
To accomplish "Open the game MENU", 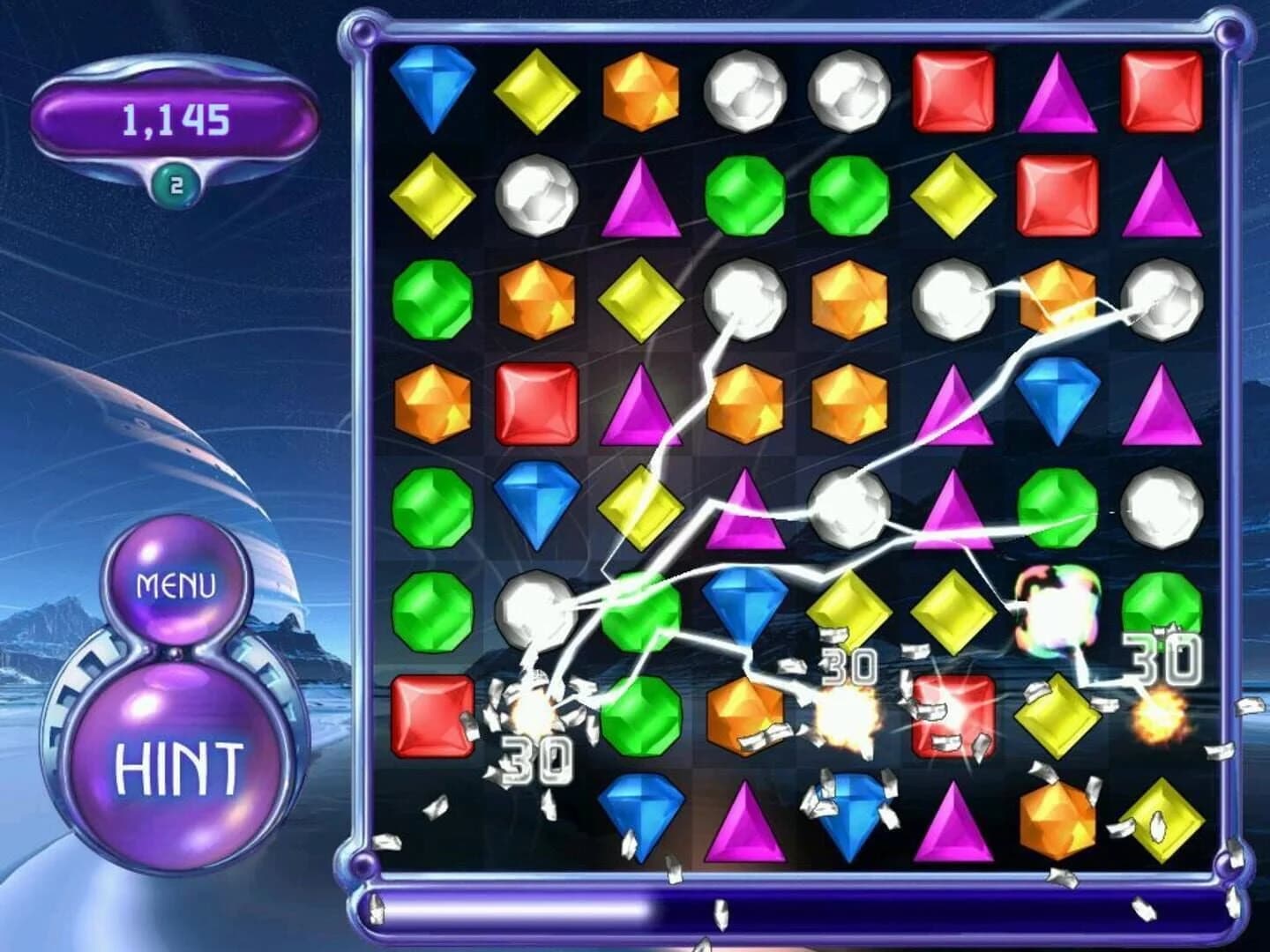I will [176, 582].
